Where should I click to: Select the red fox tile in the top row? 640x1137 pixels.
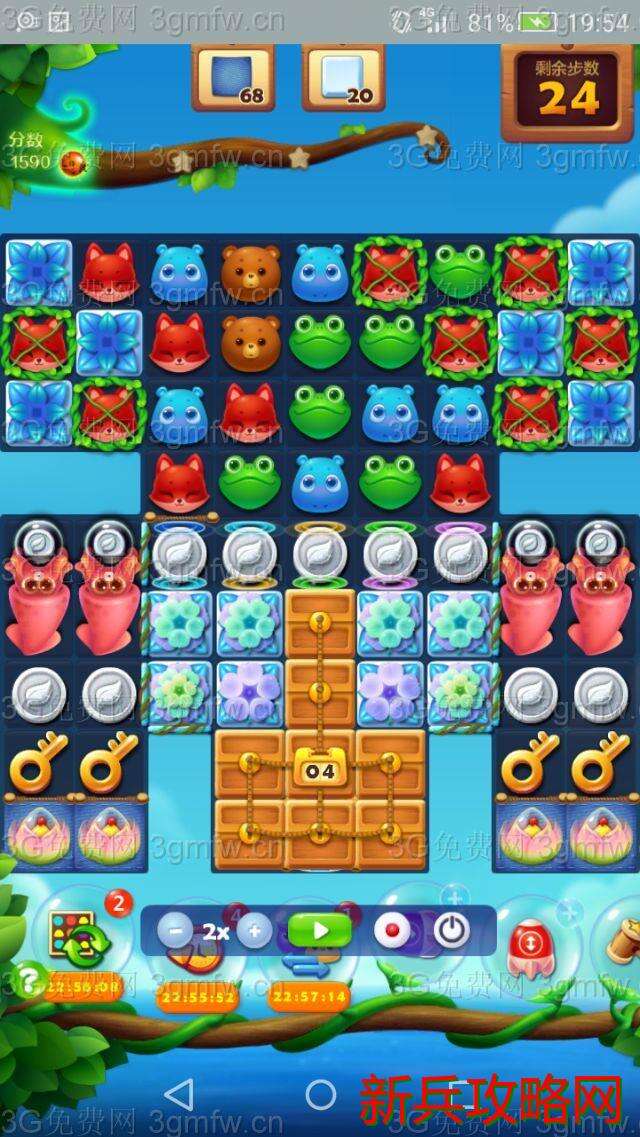[109, 271]
